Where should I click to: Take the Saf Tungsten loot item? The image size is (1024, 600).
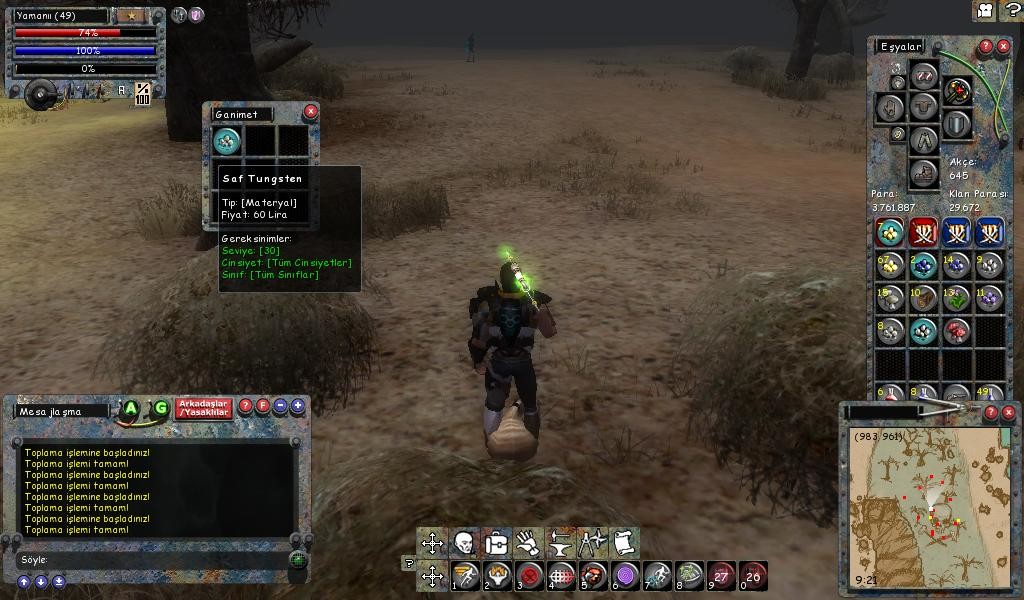pos(227,141)
